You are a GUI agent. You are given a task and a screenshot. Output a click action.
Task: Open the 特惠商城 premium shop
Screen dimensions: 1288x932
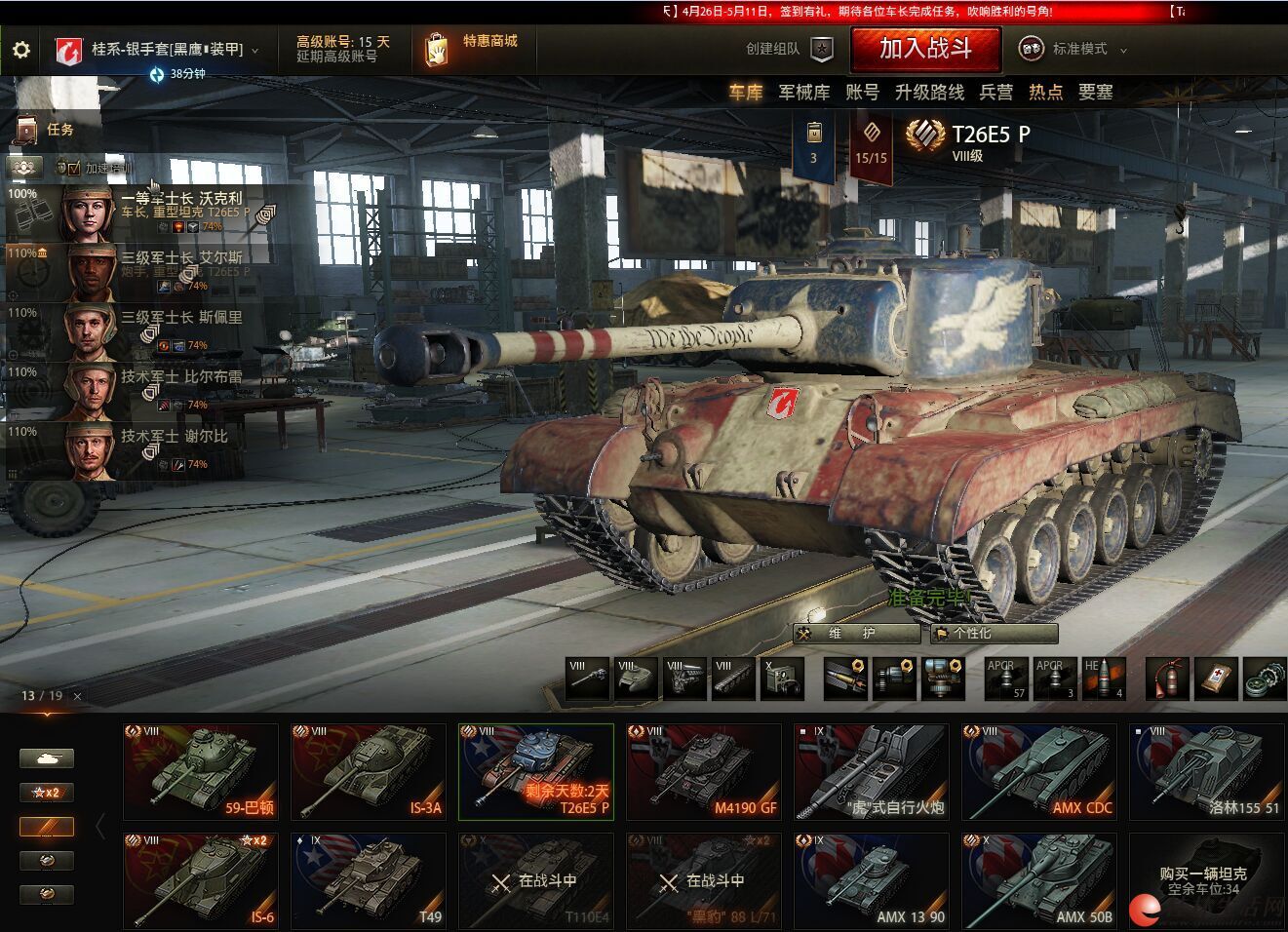pos(473,48)
